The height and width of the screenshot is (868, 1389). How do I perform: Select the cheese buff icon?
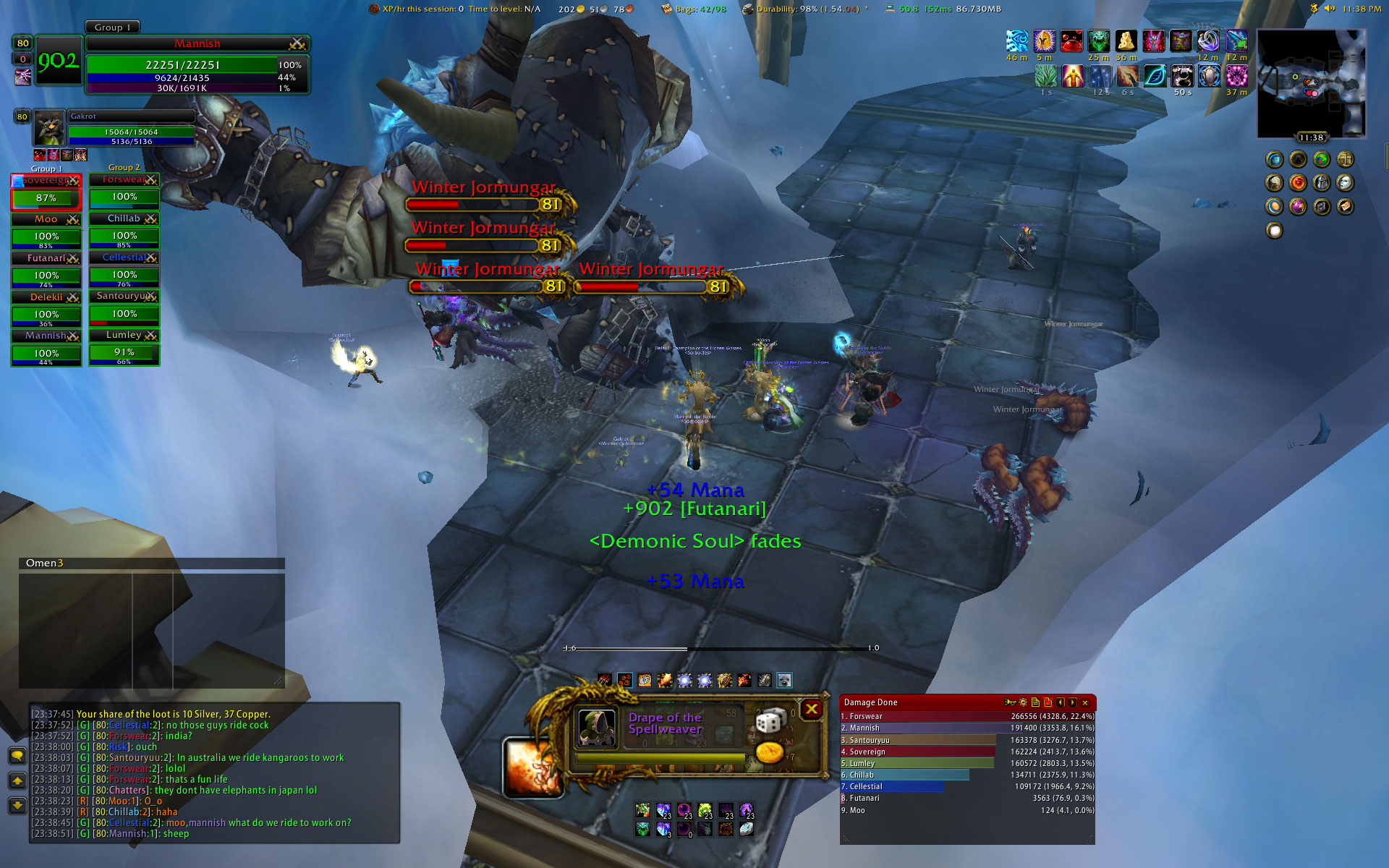(1125, 41)
